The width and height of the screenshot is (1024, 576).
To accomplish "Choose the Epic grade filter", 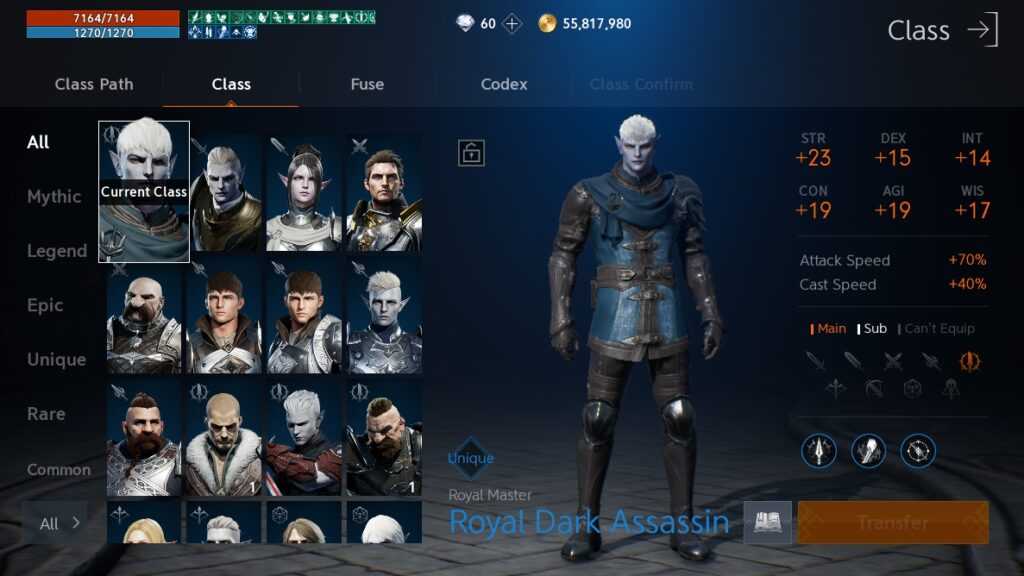I will [x=45, y=305].
